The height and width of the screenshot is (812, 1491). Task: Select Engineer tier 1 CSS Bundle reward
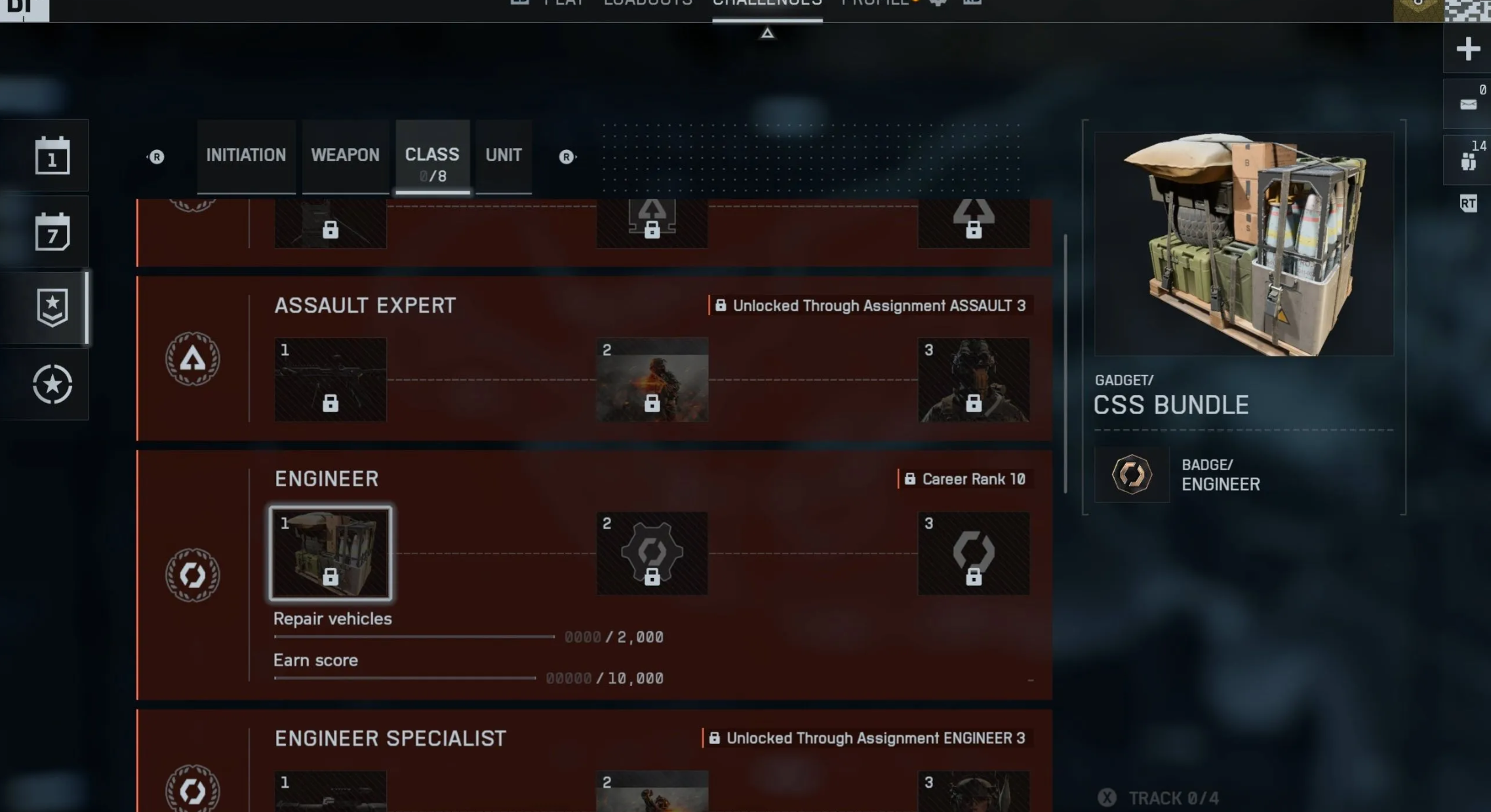(x=330, y=553)
